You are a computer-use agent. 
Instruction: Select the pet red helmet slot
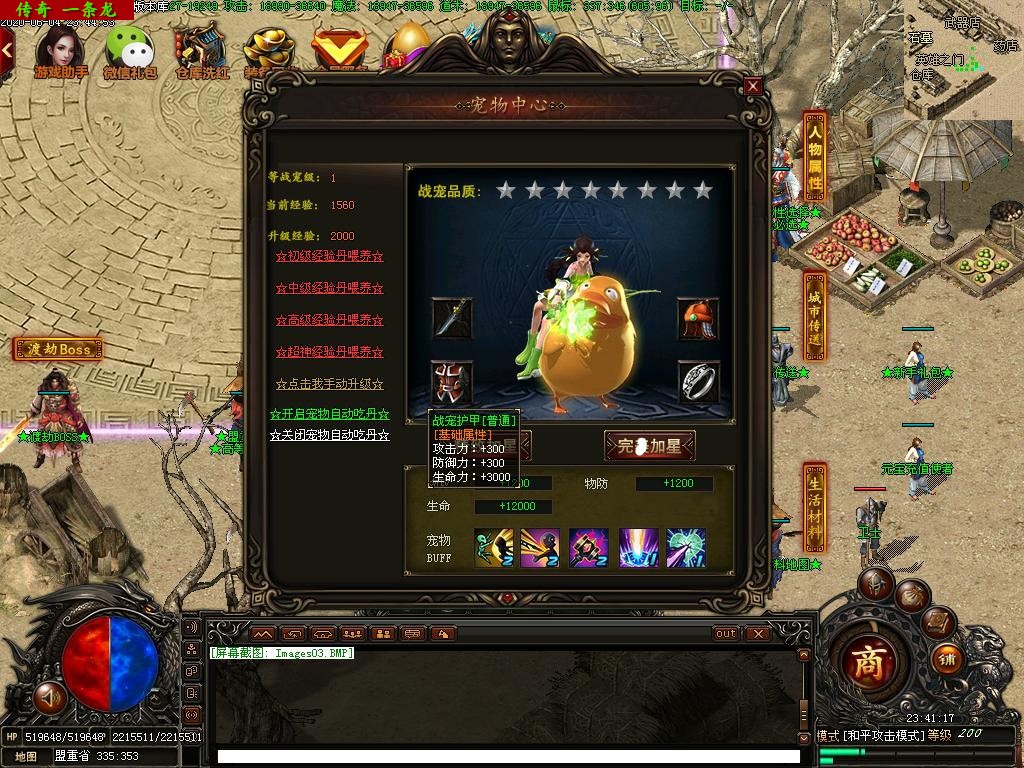(697, 318)
